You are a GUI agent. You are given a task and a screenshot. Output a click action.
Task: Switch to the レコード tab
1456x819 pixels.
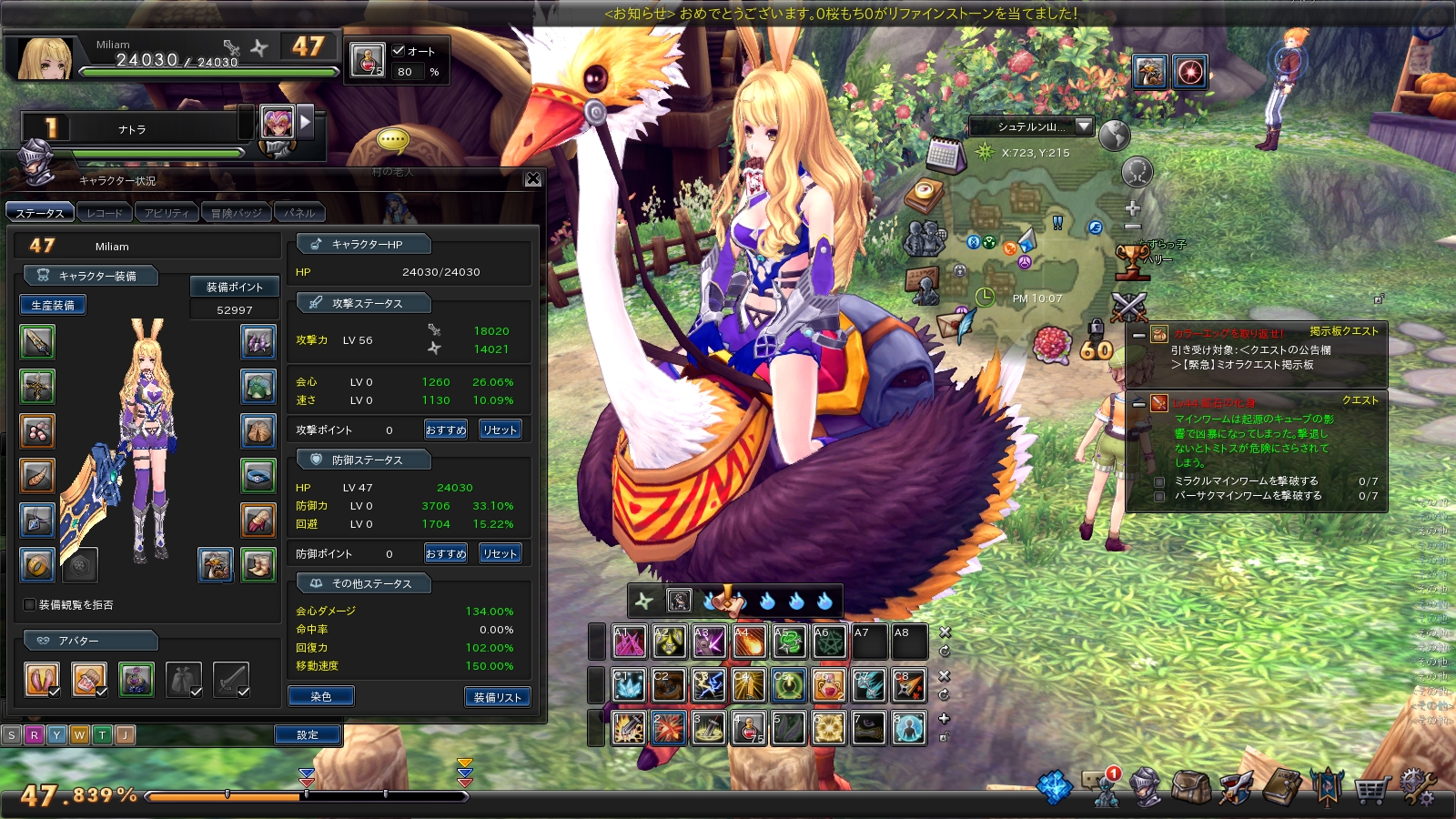coord(105,213)
